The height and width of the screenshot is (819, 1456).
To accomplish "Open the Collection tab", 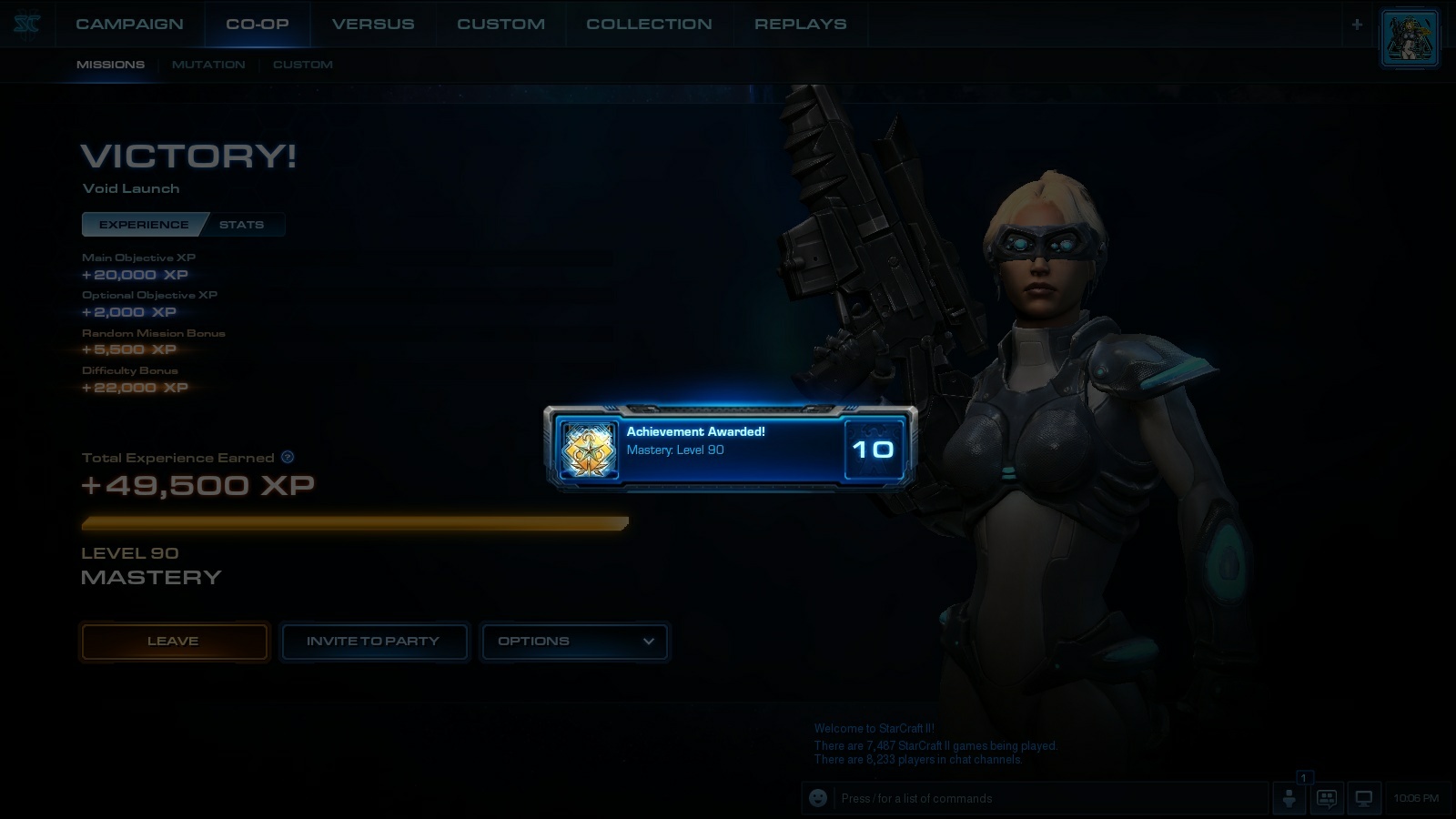I will (x=649, y=24).
